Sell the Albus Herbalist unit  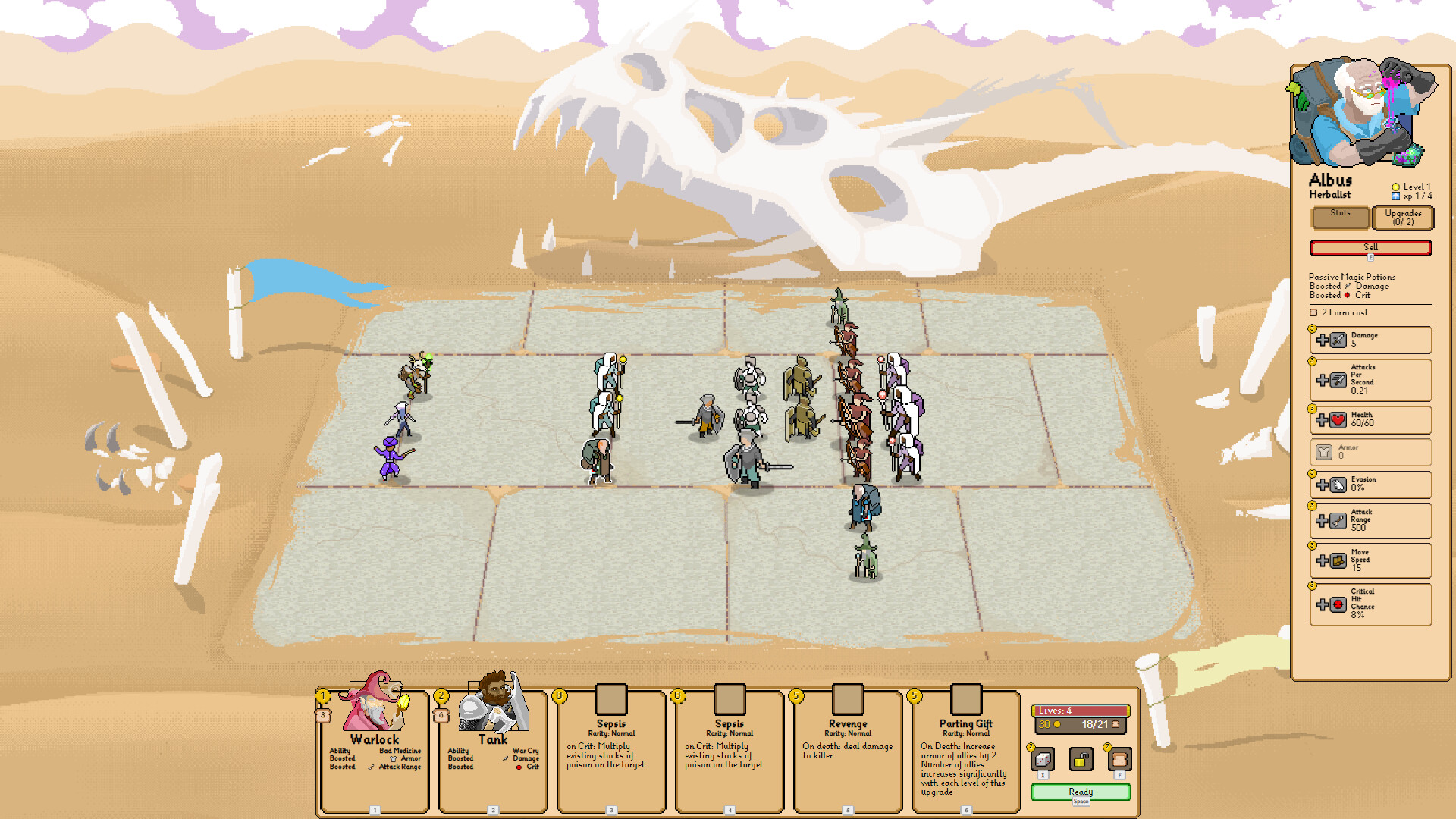[x=1370, y=248]
